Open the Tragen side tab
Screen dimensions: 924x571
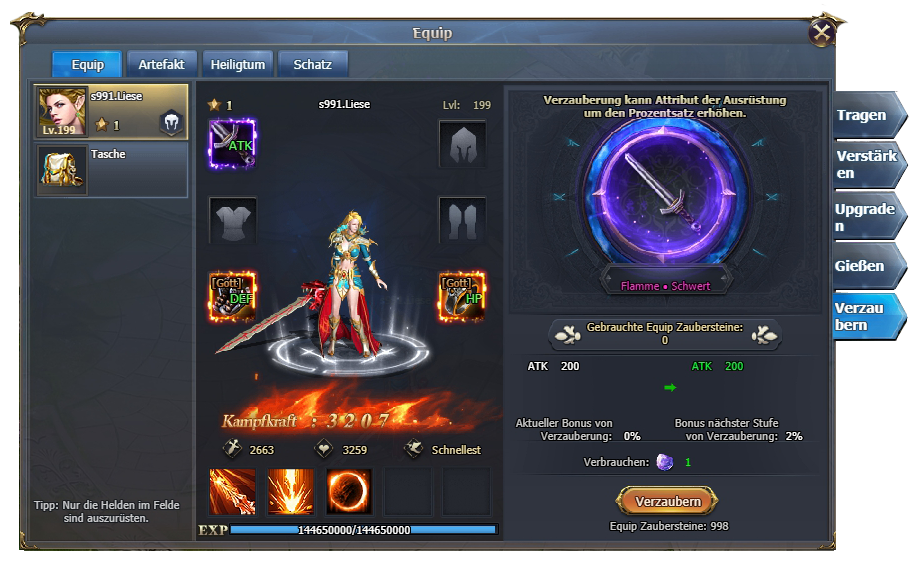(x=864, y=115)
